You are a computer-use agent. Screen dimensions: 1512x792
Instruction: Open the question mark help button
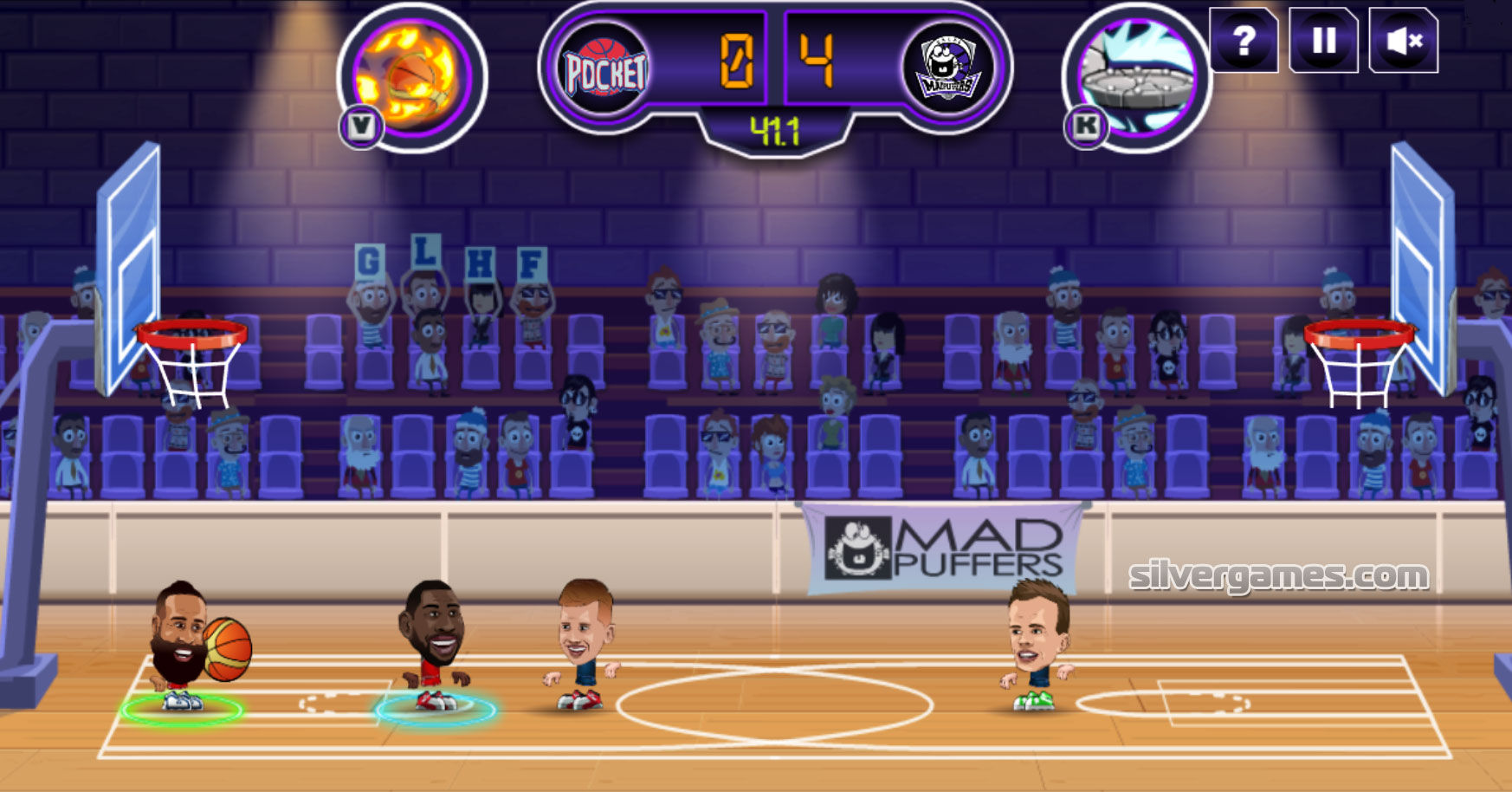point(1244,41)
